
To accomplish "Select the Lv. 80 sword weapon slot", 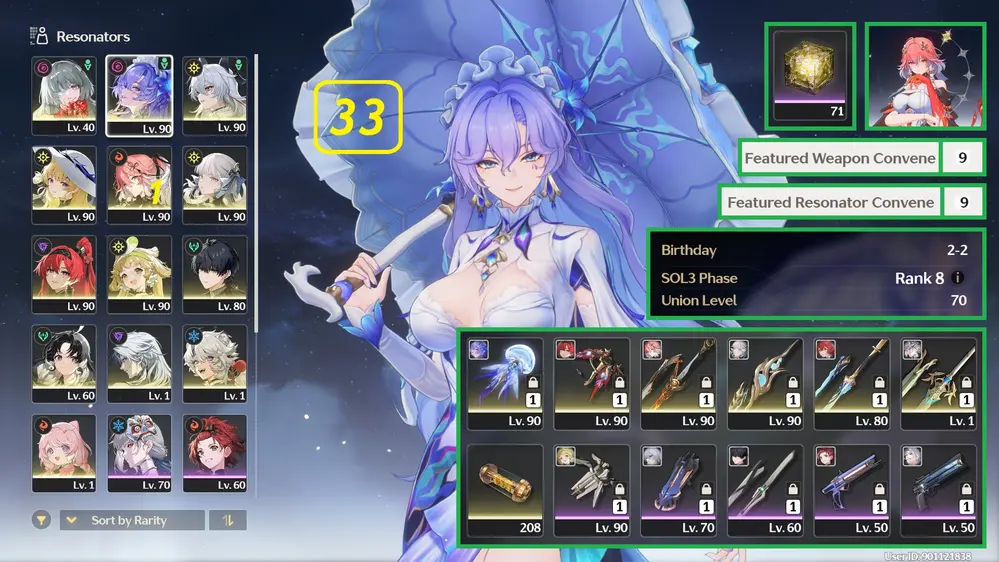I will 849,383.
